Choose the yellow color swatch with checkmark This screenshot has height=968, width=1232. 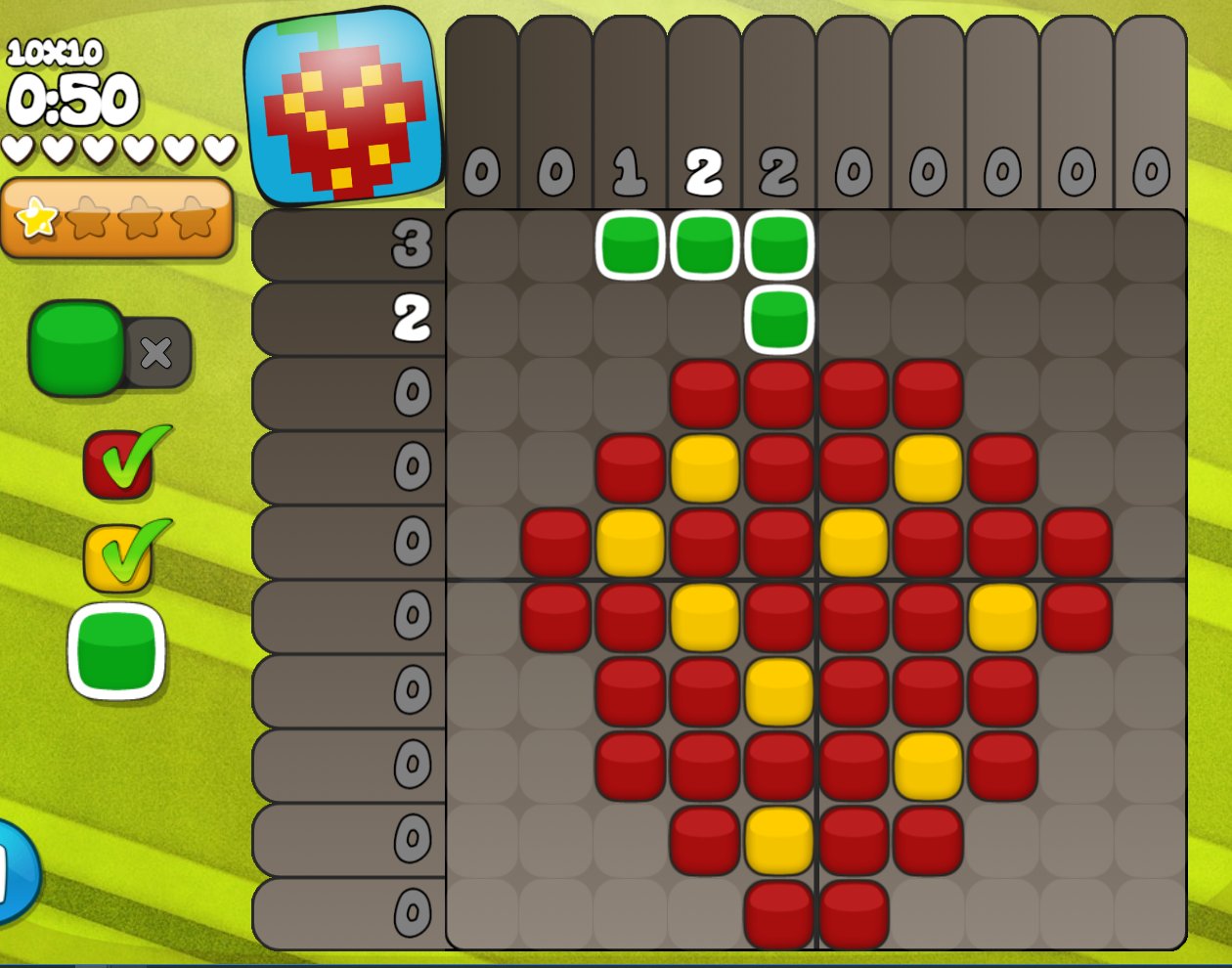click(x=118, y=558)
